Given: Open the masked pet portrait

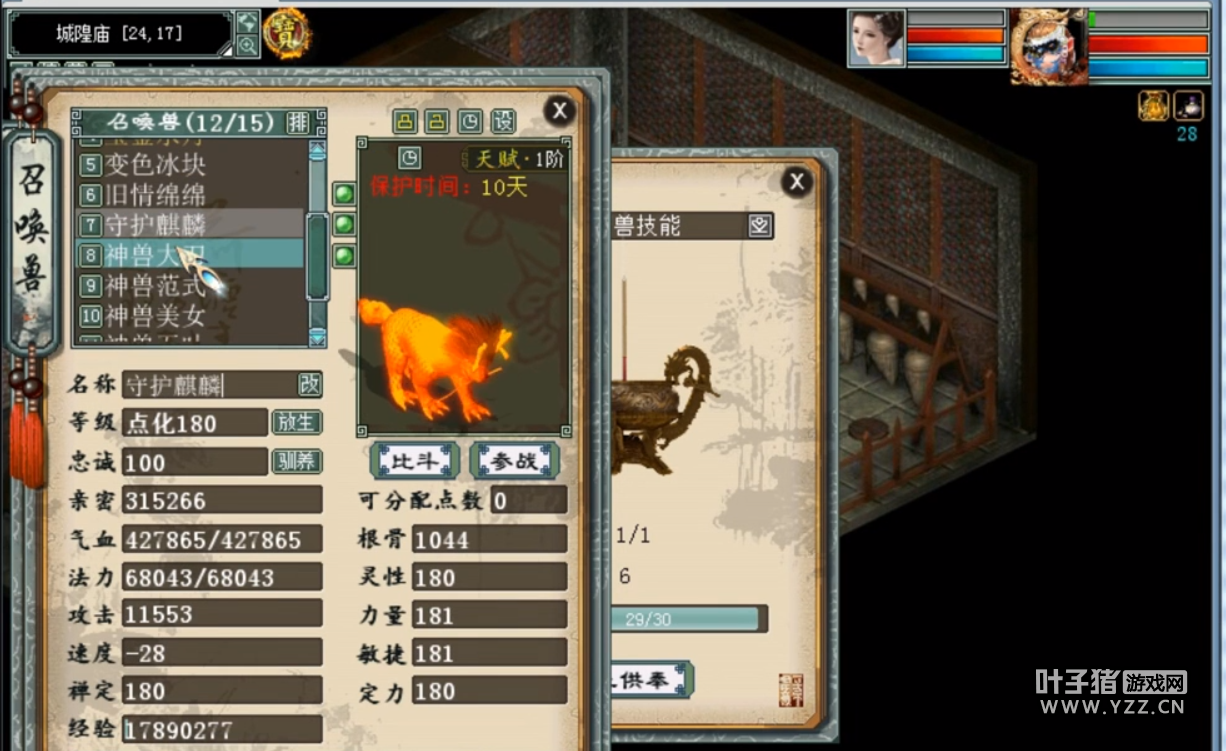Looking at the screenshot, I should coord(1046,46).
